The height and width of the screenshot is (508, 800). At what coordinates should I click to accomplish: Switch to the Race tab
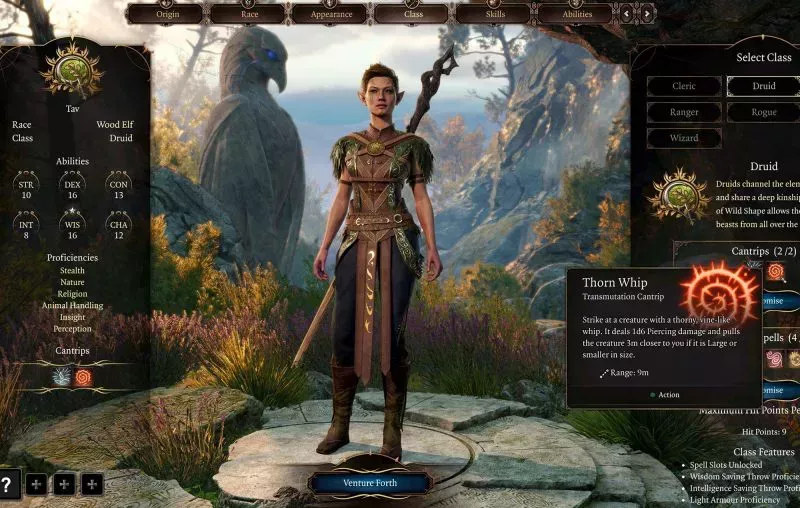(x=249, y=14)
